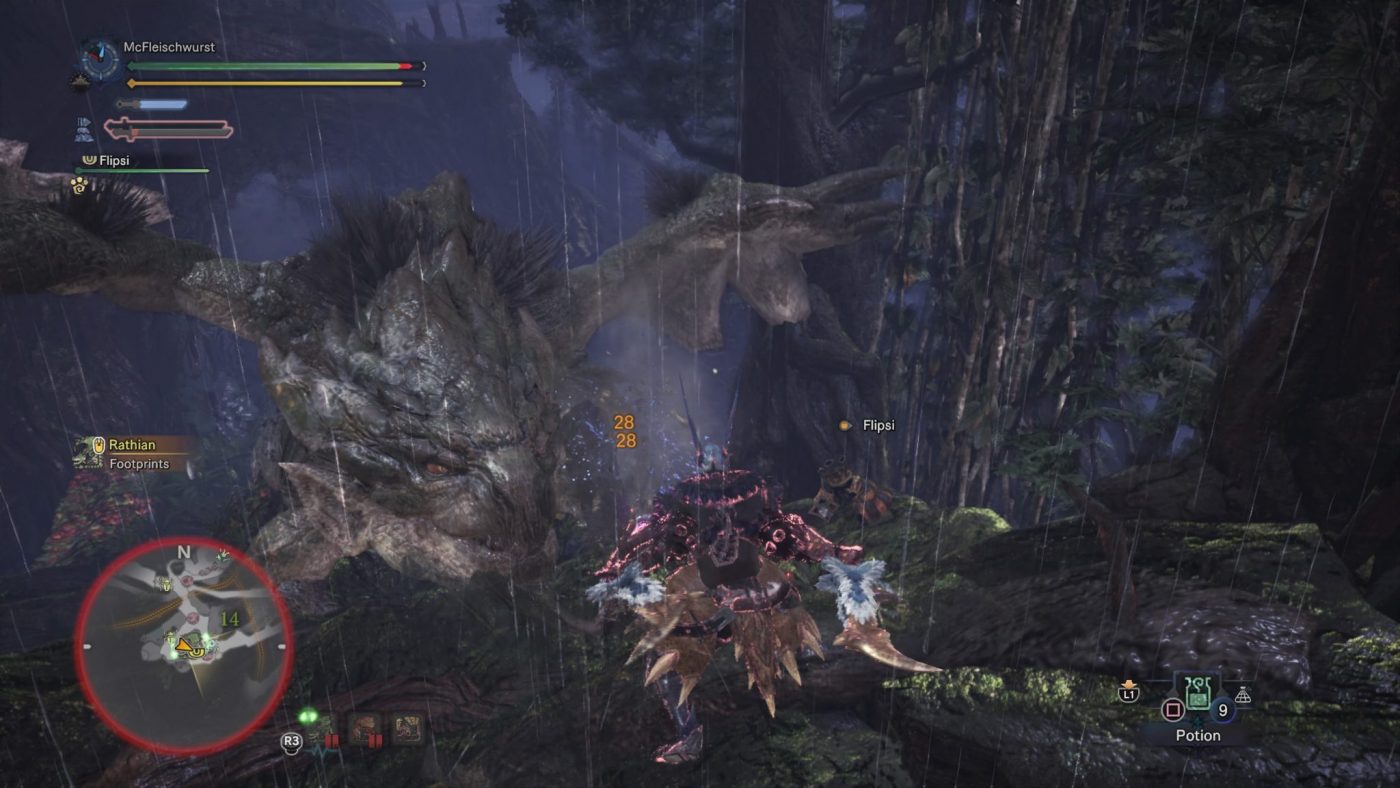
Task: Open the circular minimap
Action: tap(184, 645)
